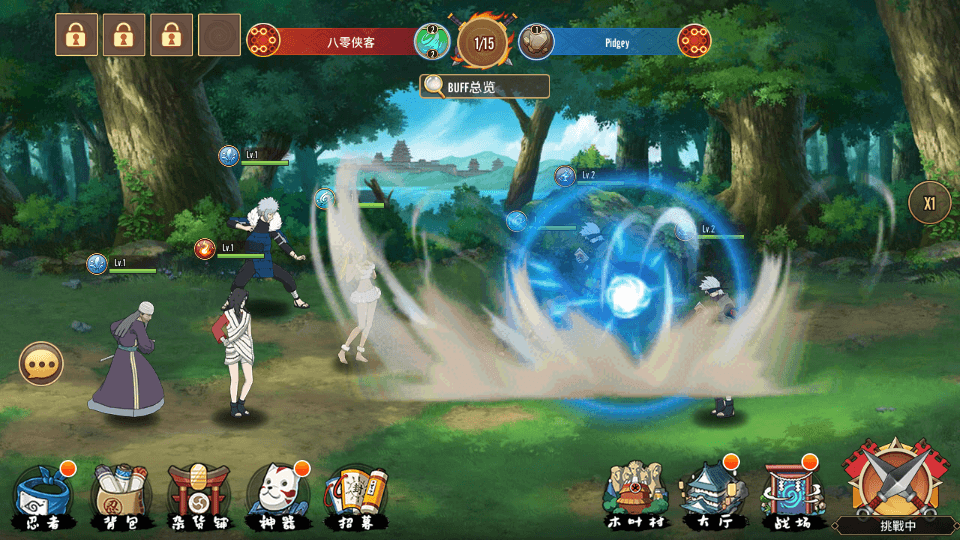
Task: Open the chat speech bubble button
Action: pos(41,365)
